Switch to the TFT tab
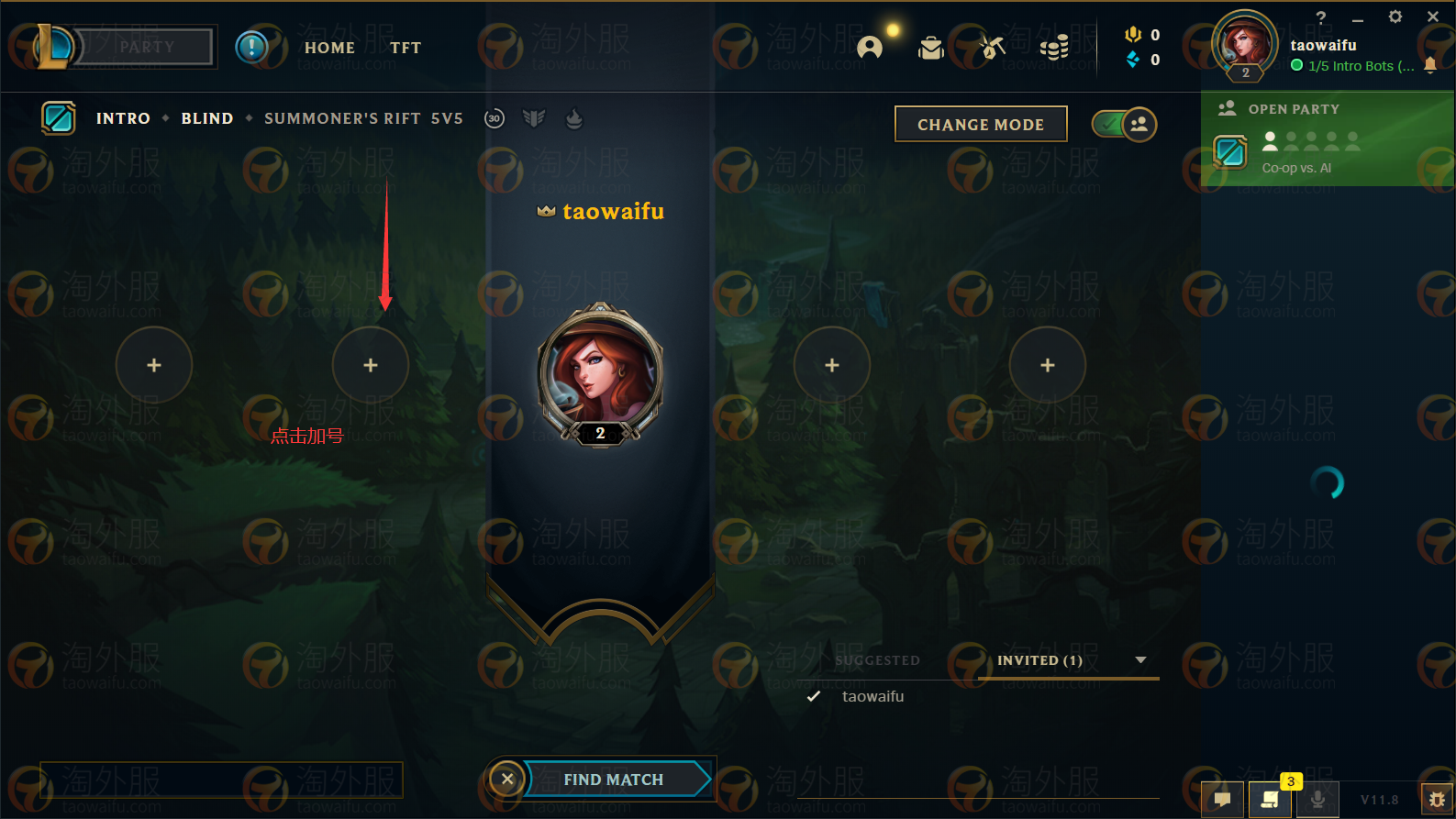This screenshot has width=1456, height=819. [x=406, y=48]
